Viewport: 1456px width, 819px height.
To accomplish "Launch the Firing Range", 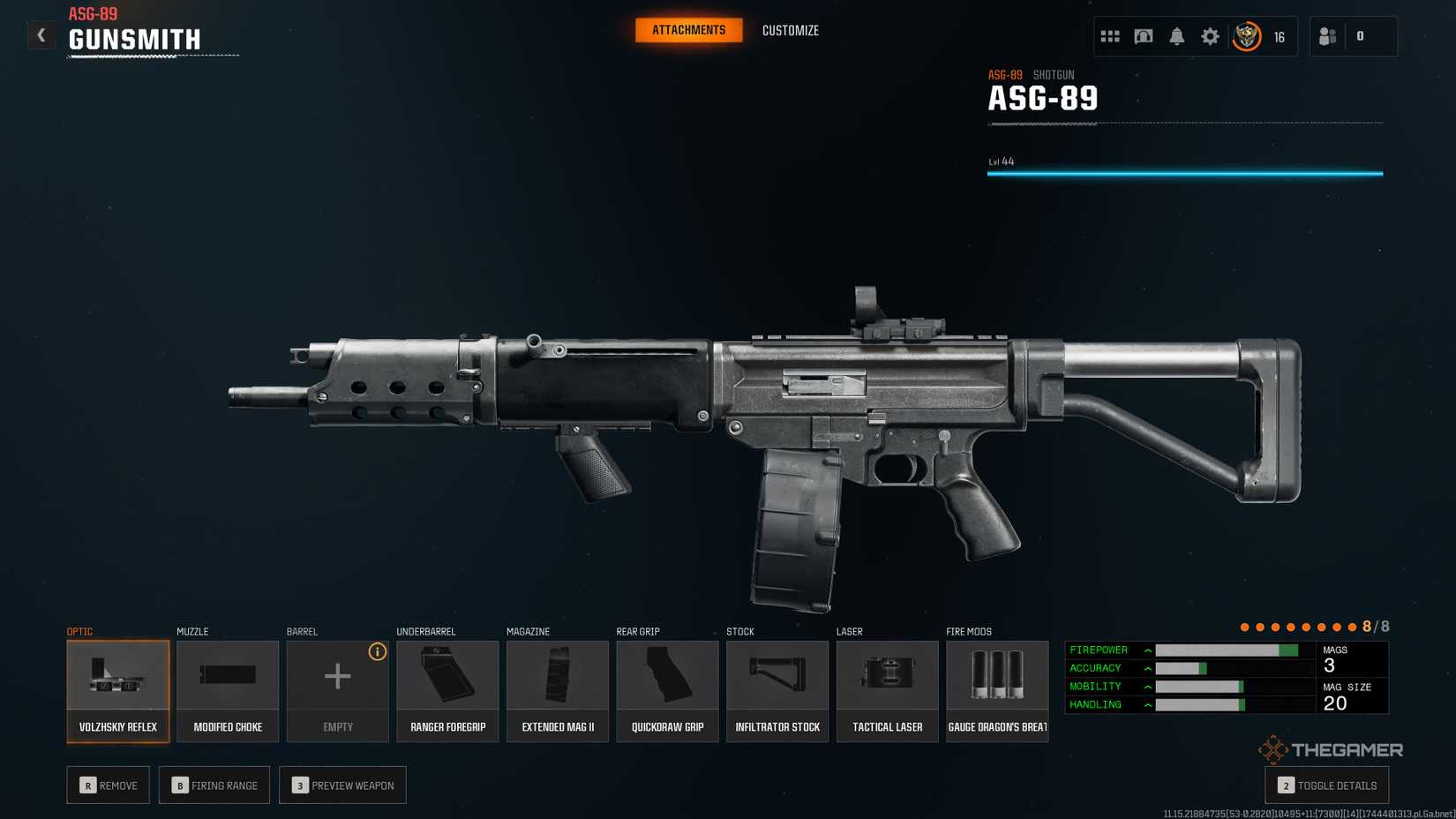I will [x=214, y=785].
